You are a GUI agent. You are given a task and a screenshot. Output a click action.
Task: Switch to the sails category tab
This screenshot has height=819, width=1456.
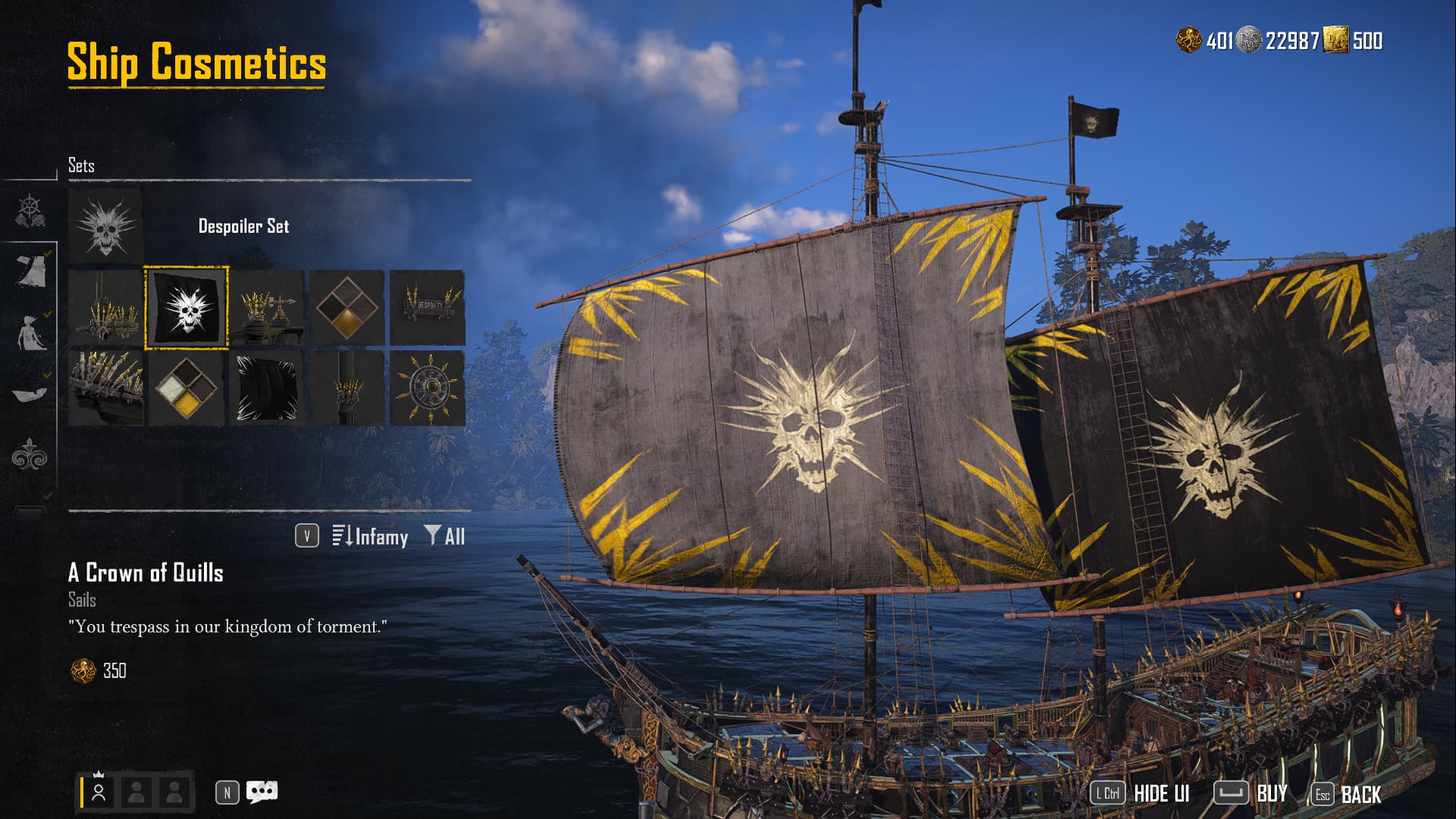(30, 271)
